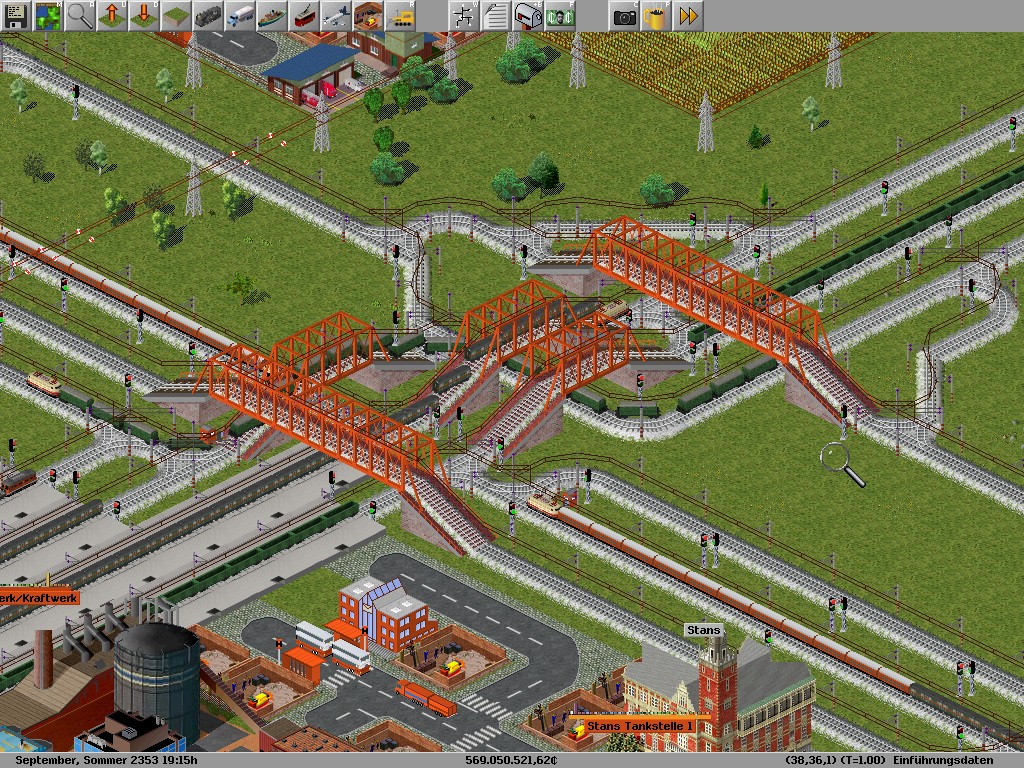Open the ship and harbour tools
Viewport: 1024px width, 768px height.
[272, 16]
